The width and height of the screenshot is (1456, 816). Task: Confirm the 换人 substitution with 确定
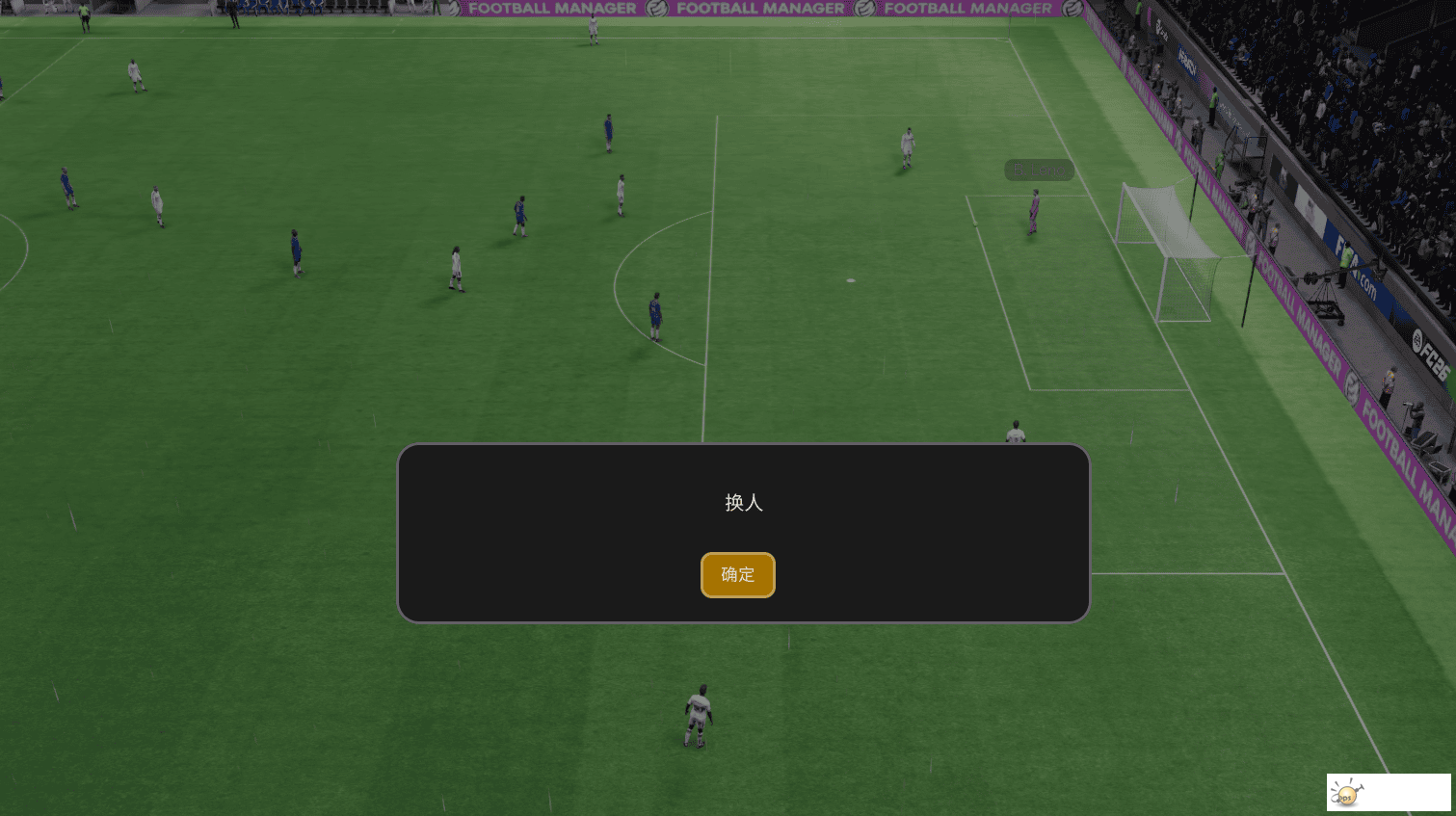(737, 575)
